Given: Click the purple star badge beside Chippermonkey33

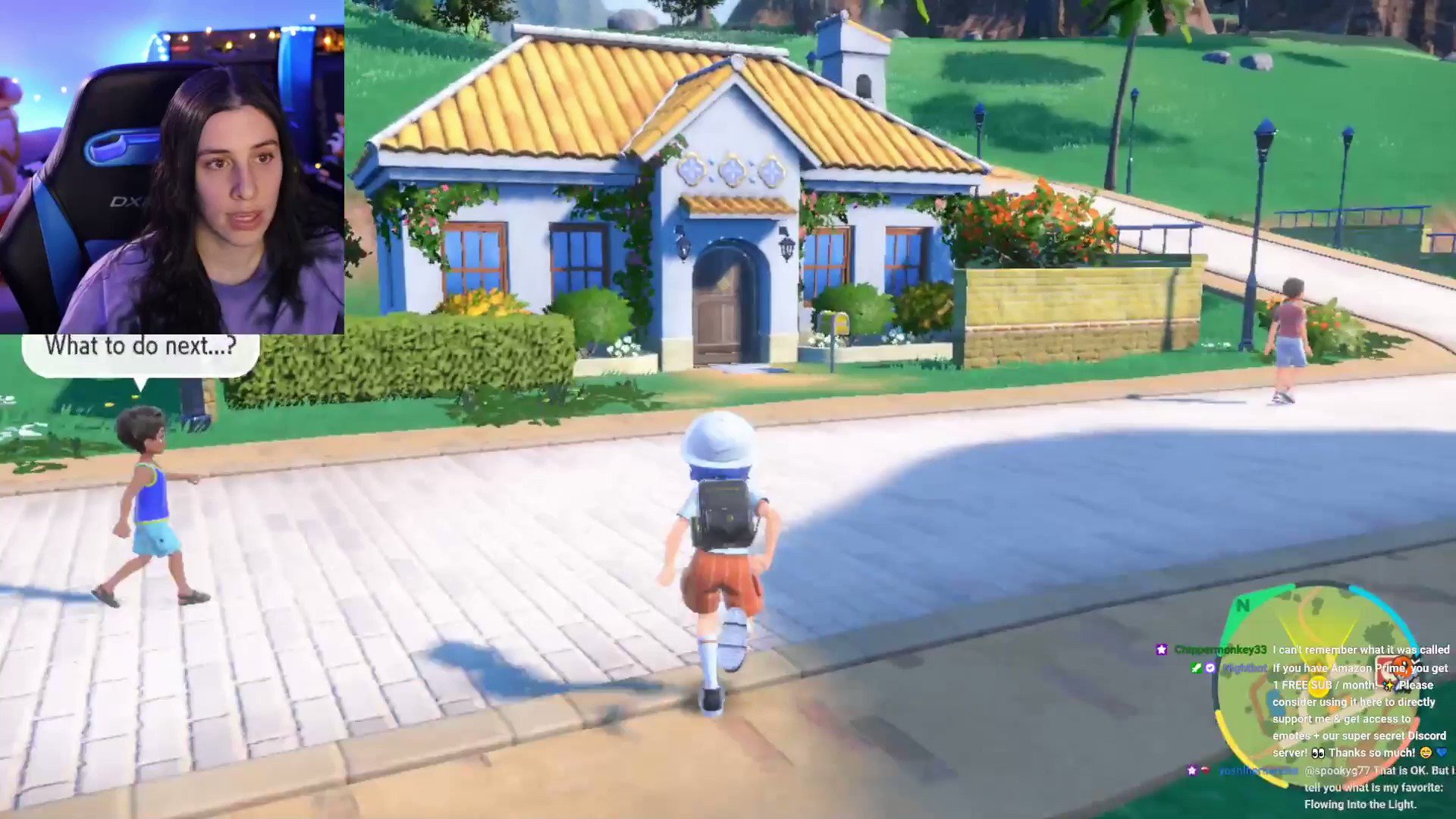Looking at the screenshot, I should tap(1161, 650).
